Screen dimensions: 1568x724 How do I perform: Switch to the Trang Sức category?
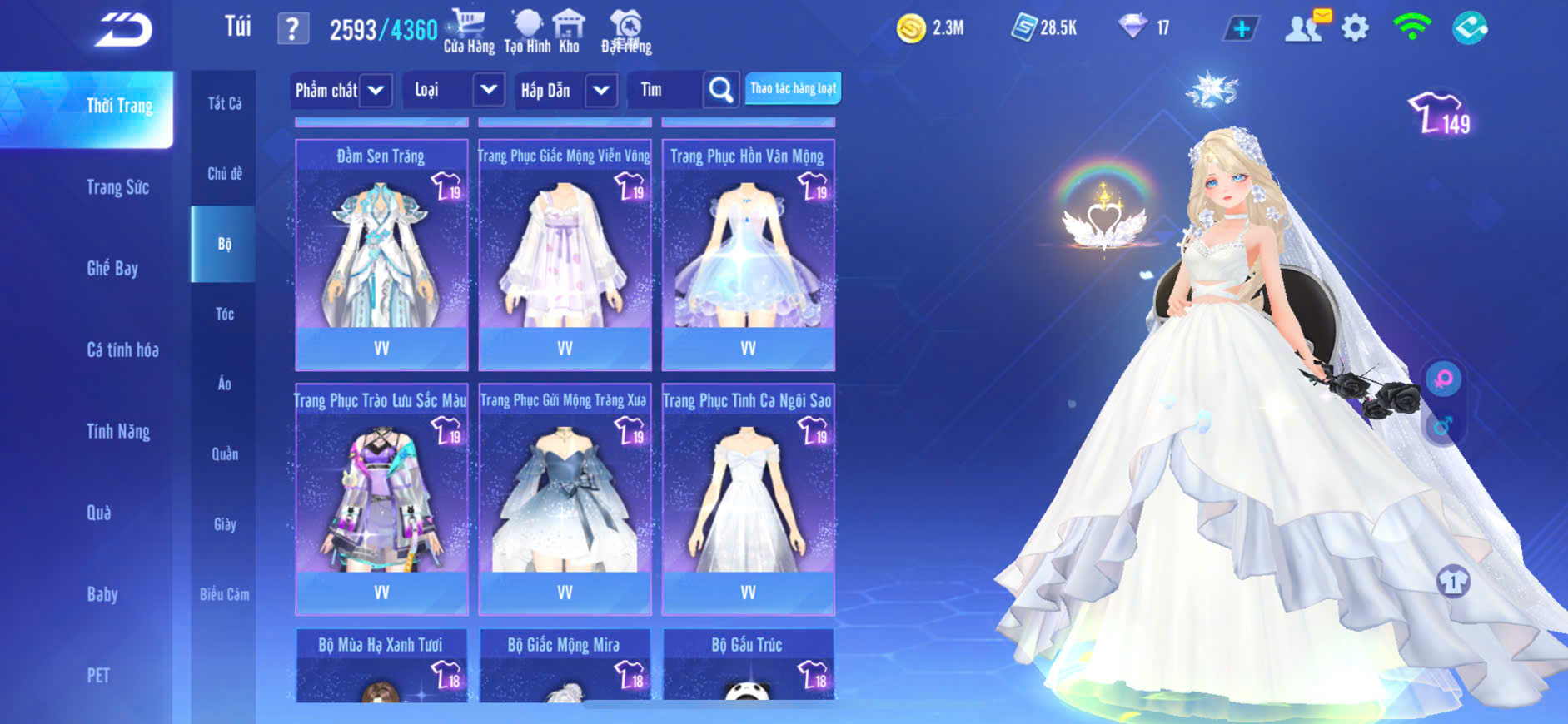point(117,187)
